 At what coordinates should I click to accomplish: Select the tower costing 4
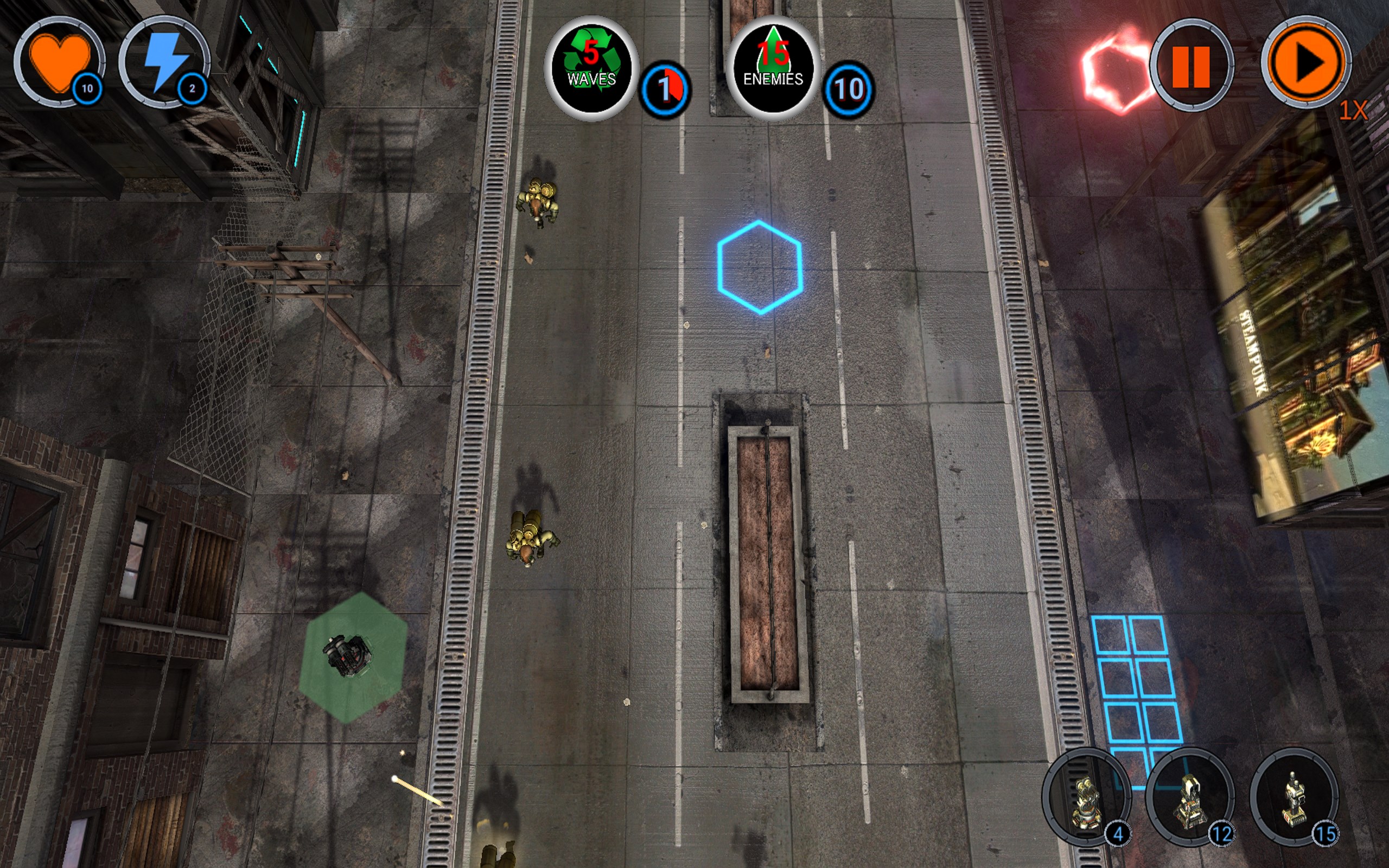click(1086, 797)
